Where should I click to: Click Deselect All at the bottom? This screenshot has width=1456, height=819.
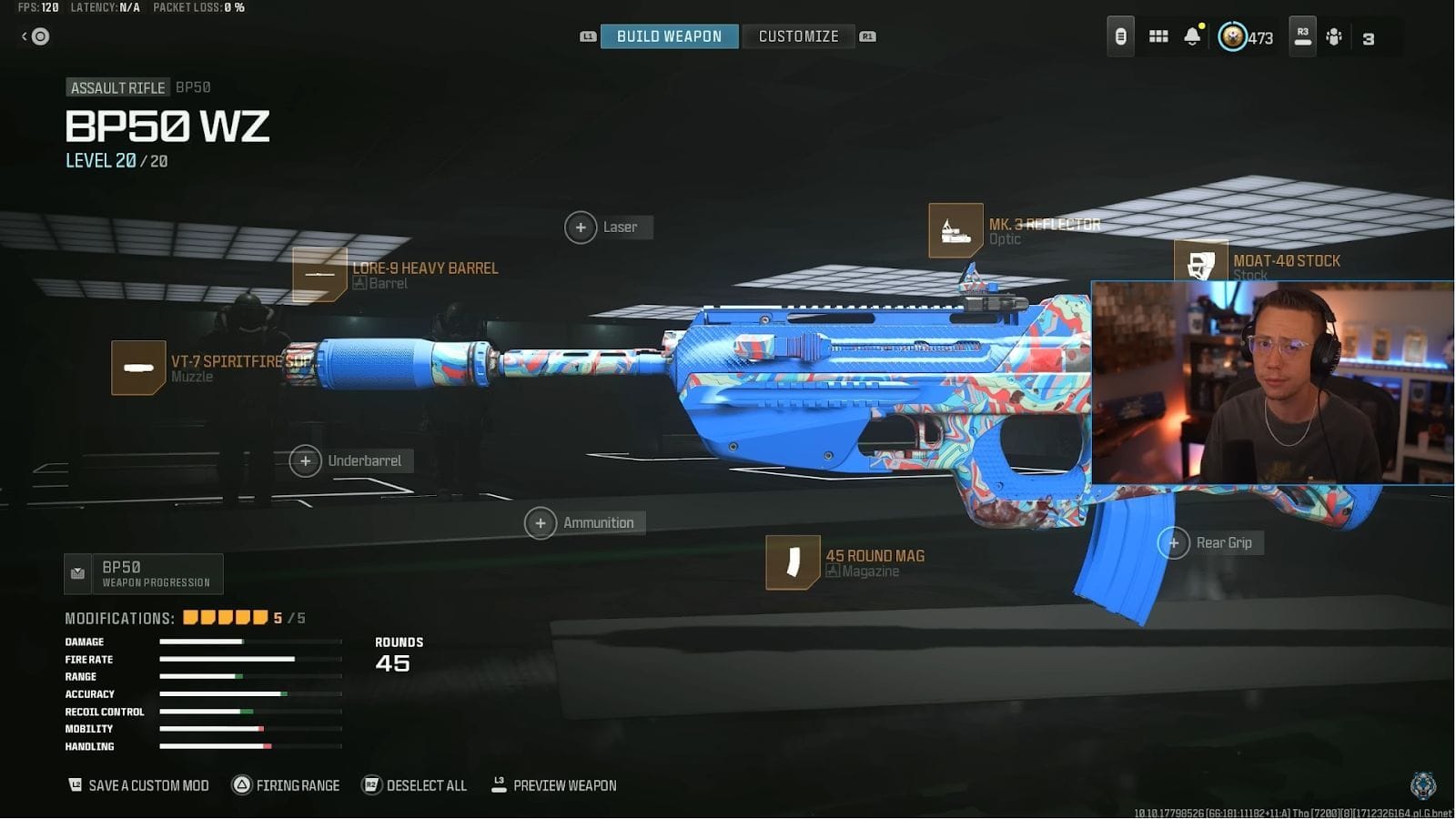point(414,784)
